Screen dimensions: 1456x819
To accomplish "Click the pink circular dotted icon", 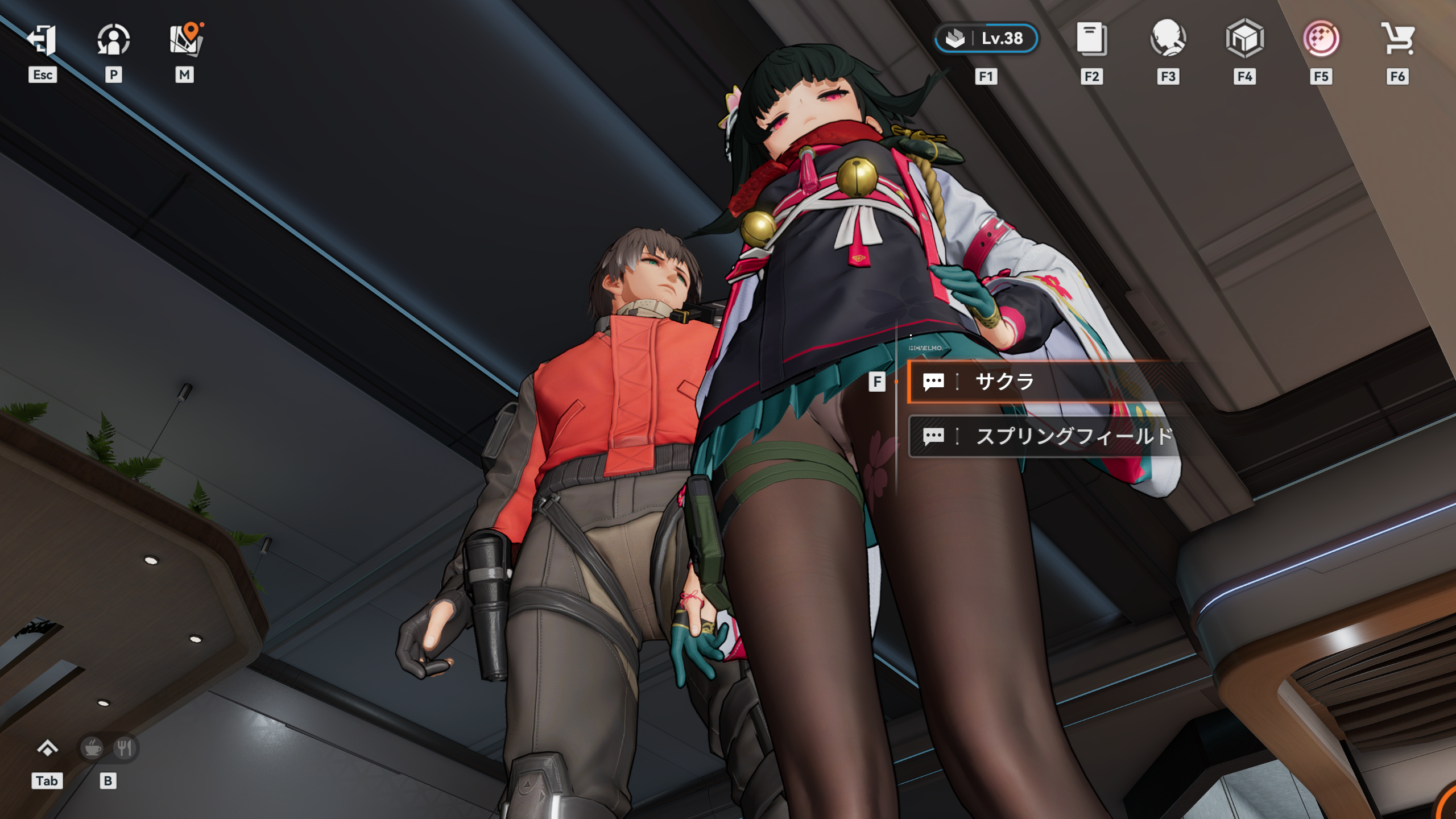I will point(1321,39).
